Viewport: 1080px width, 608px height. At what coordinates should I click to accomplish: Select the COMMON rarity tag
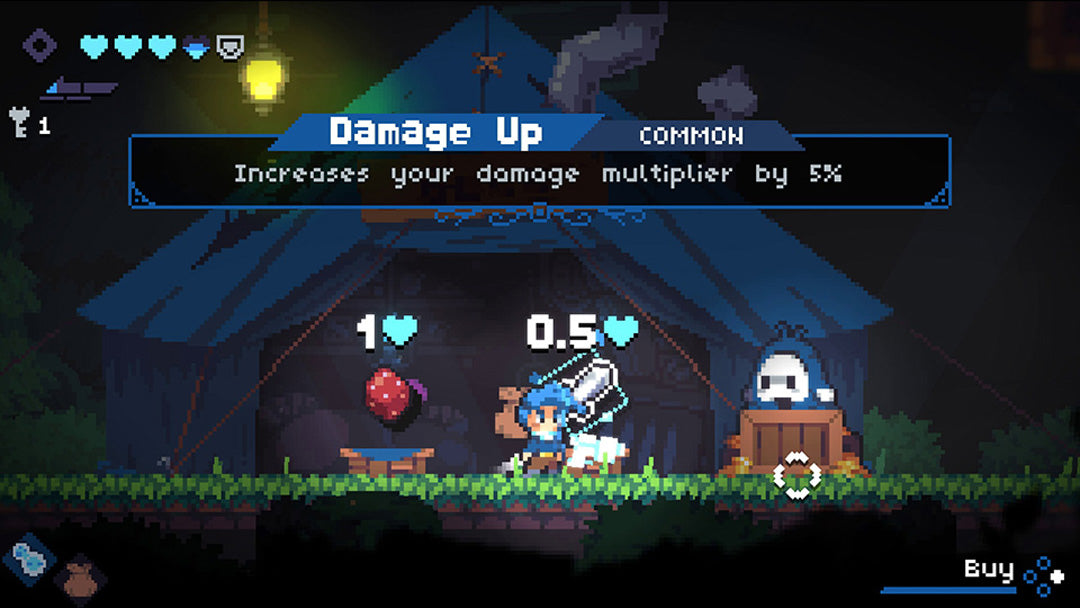click(x=690, y=136)
